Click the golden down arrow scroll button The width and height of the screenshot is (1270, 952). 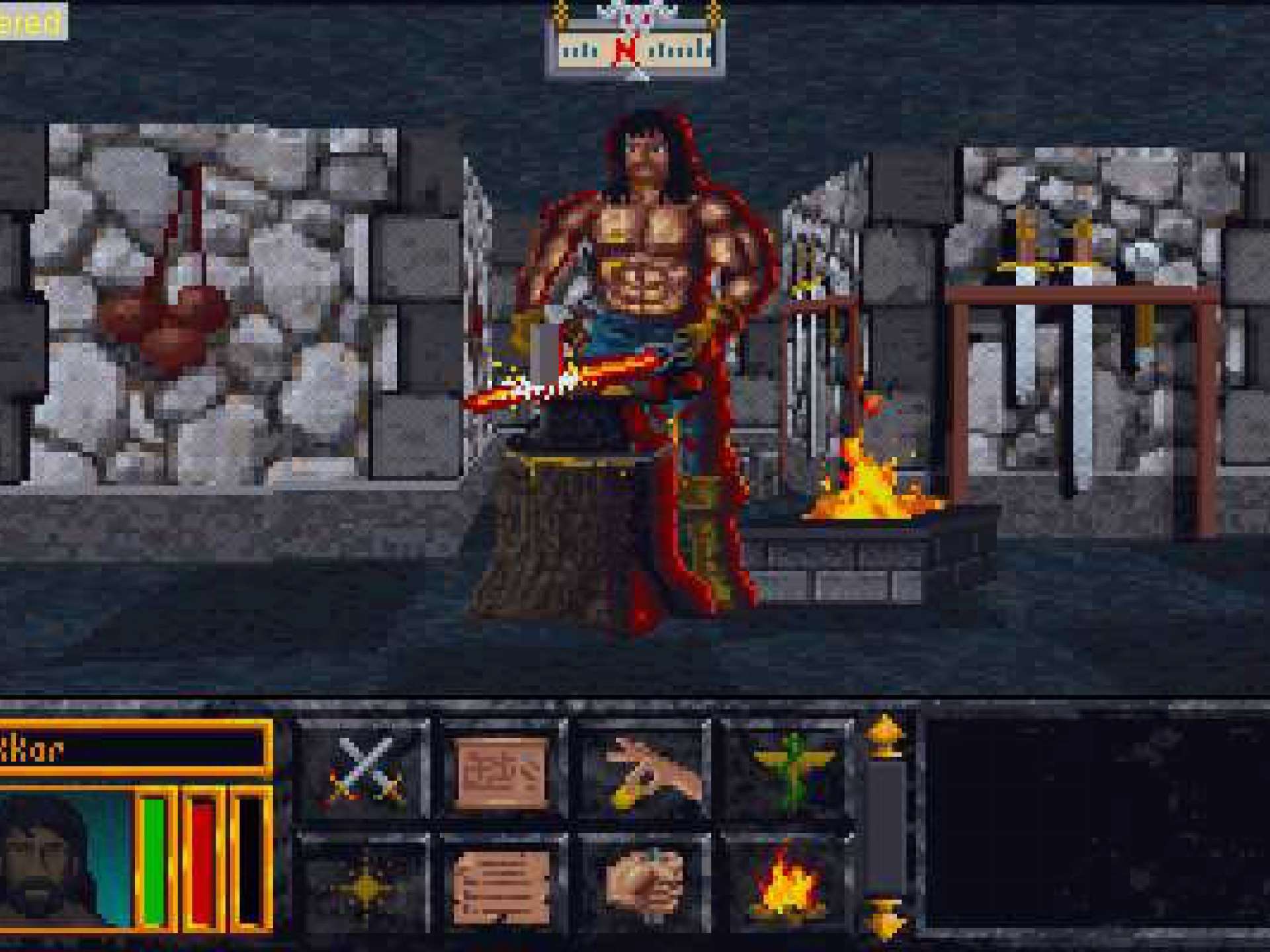click(886, 919)
